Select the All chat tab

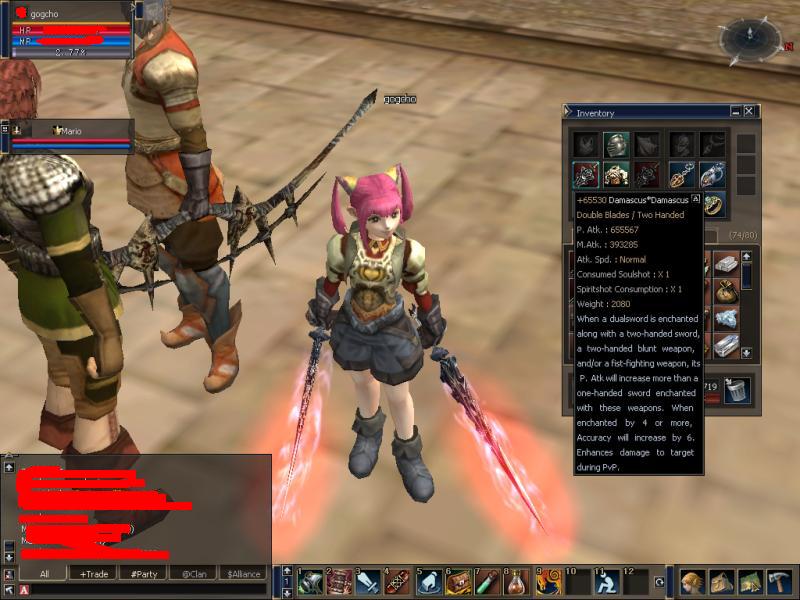tap(44, 574)
